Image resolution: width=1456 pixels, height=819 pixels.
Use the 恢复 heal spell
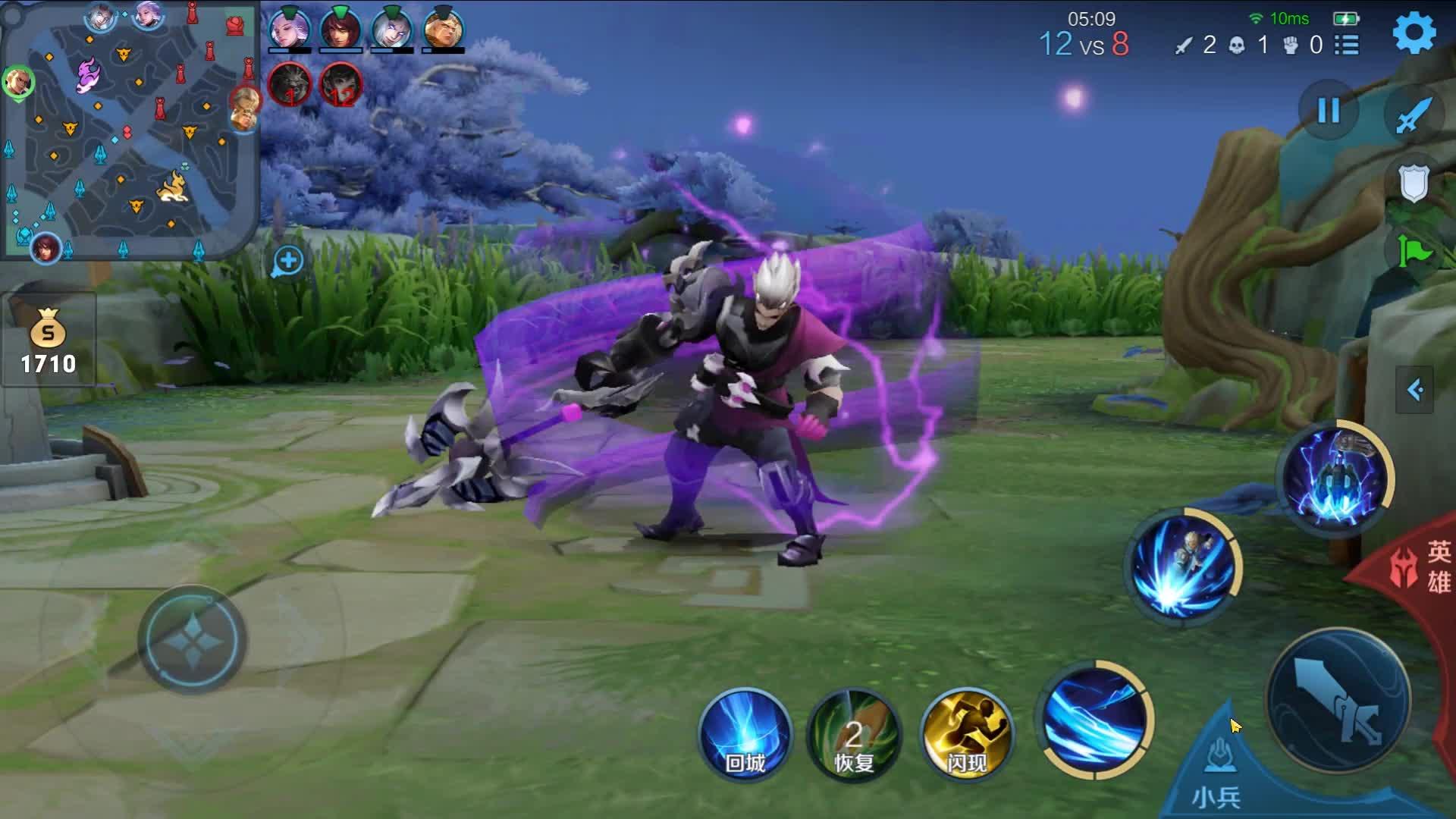[x=854, y=734]
